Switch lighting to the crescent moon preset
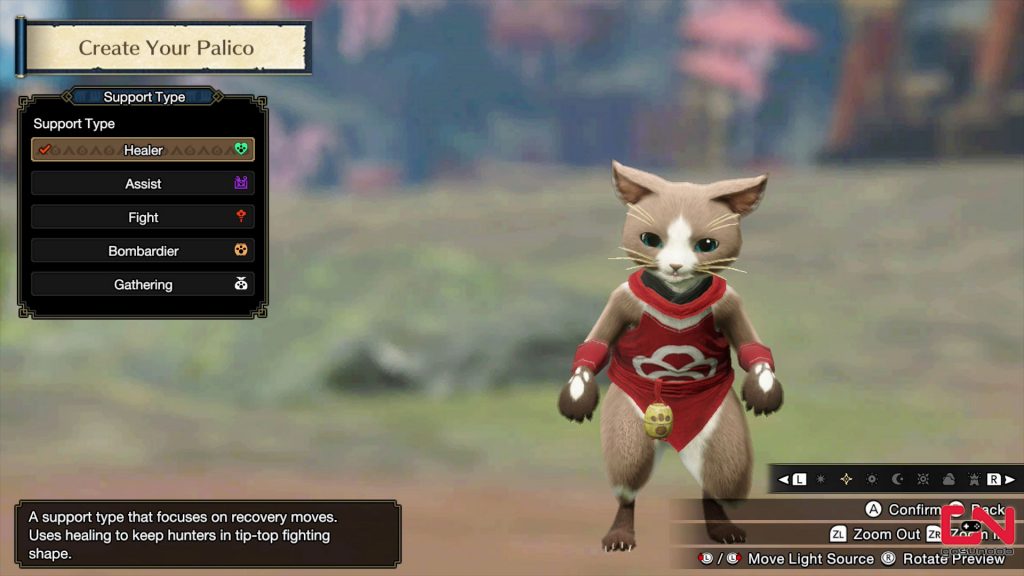The width and height of the screenshot is (1024, 576). click(x=897, y=480)
